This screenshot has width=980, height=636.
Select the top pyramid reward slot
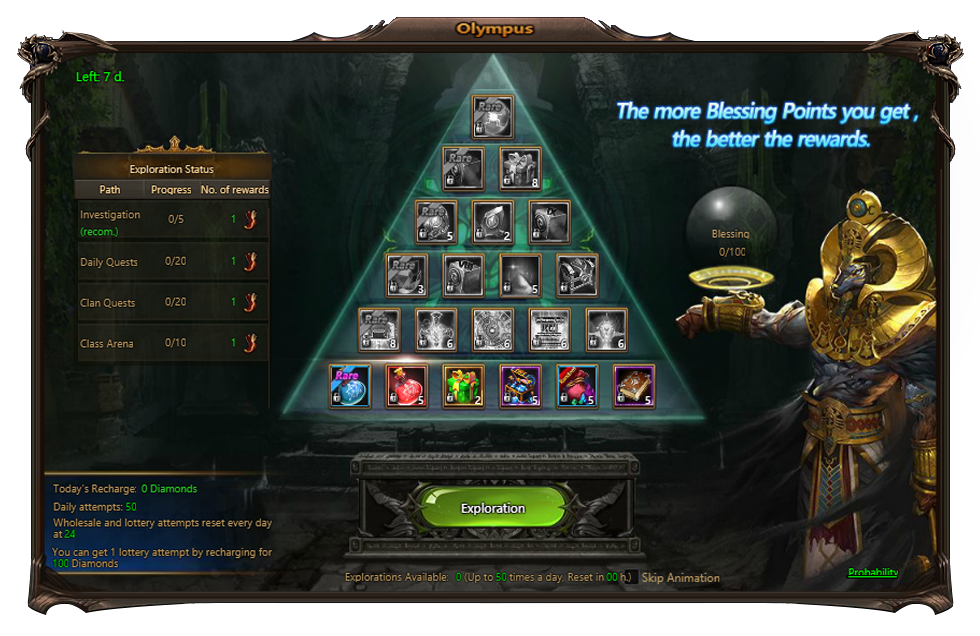click(x=492, y=116)
